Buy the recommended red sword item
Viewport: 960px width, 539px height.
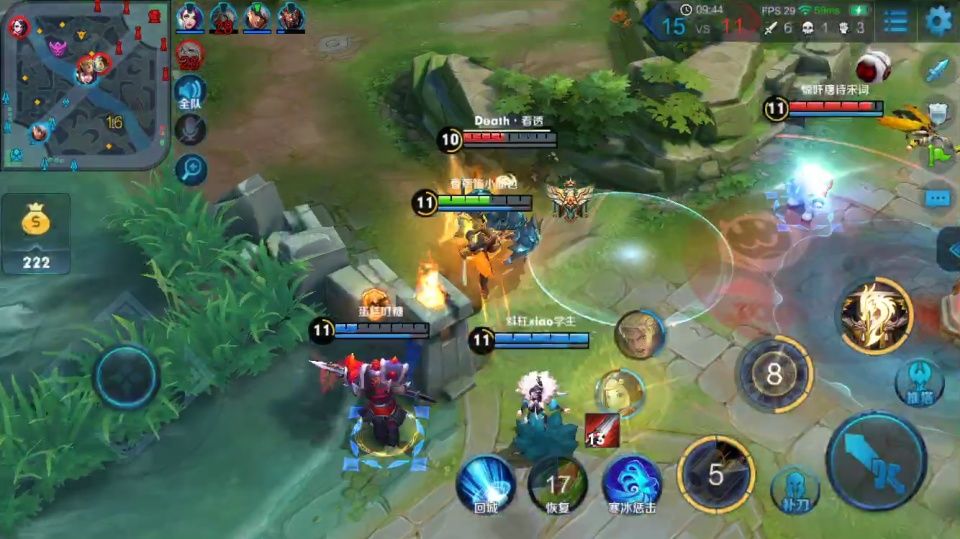tap(601, 428)
